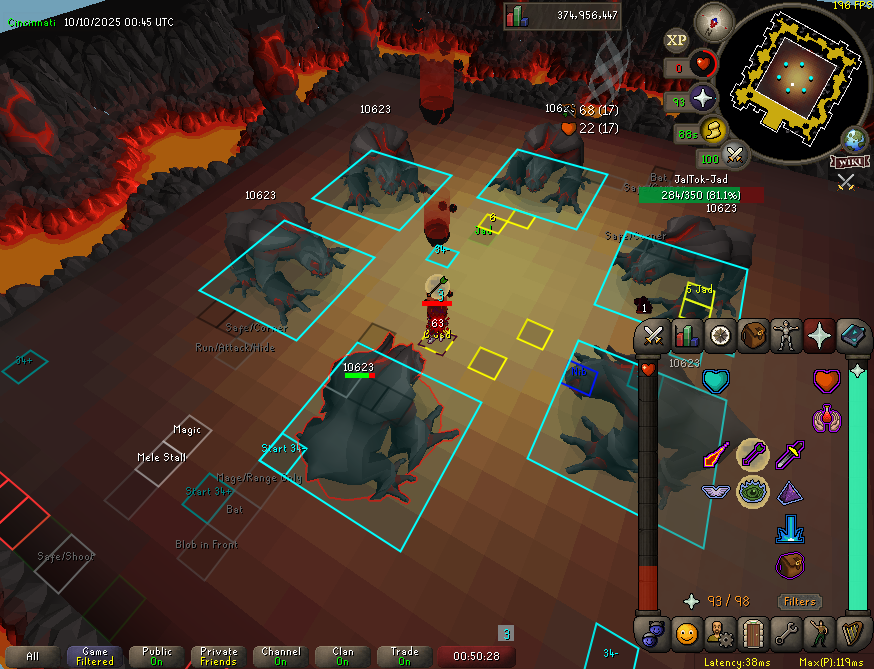Viewport: 874px width, 669px height.
Task: Click the Filters button in prayer panel
Action: tap(799, 601)
